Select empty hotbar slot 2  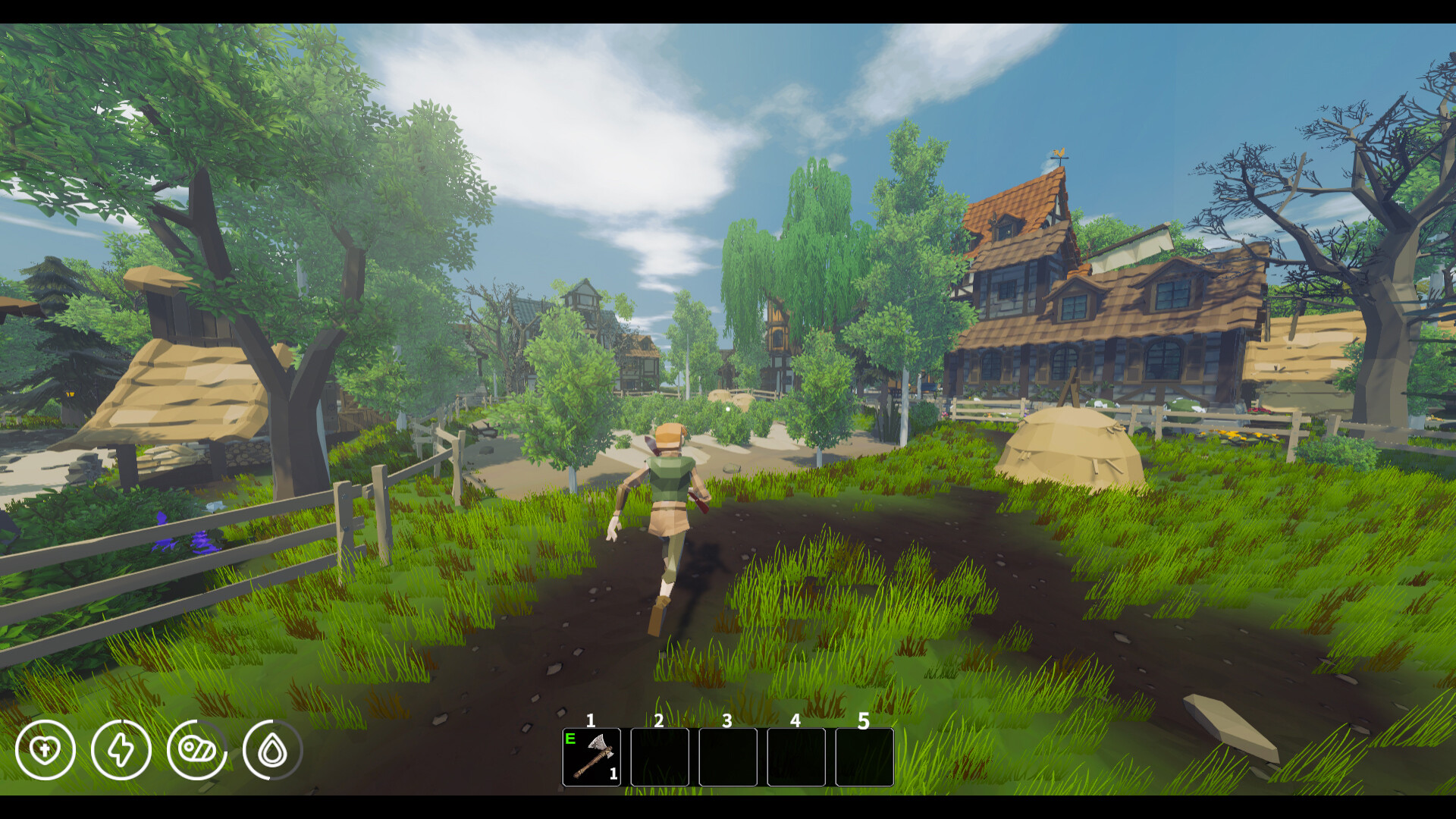pyautogui.click(x=660, y=757)
